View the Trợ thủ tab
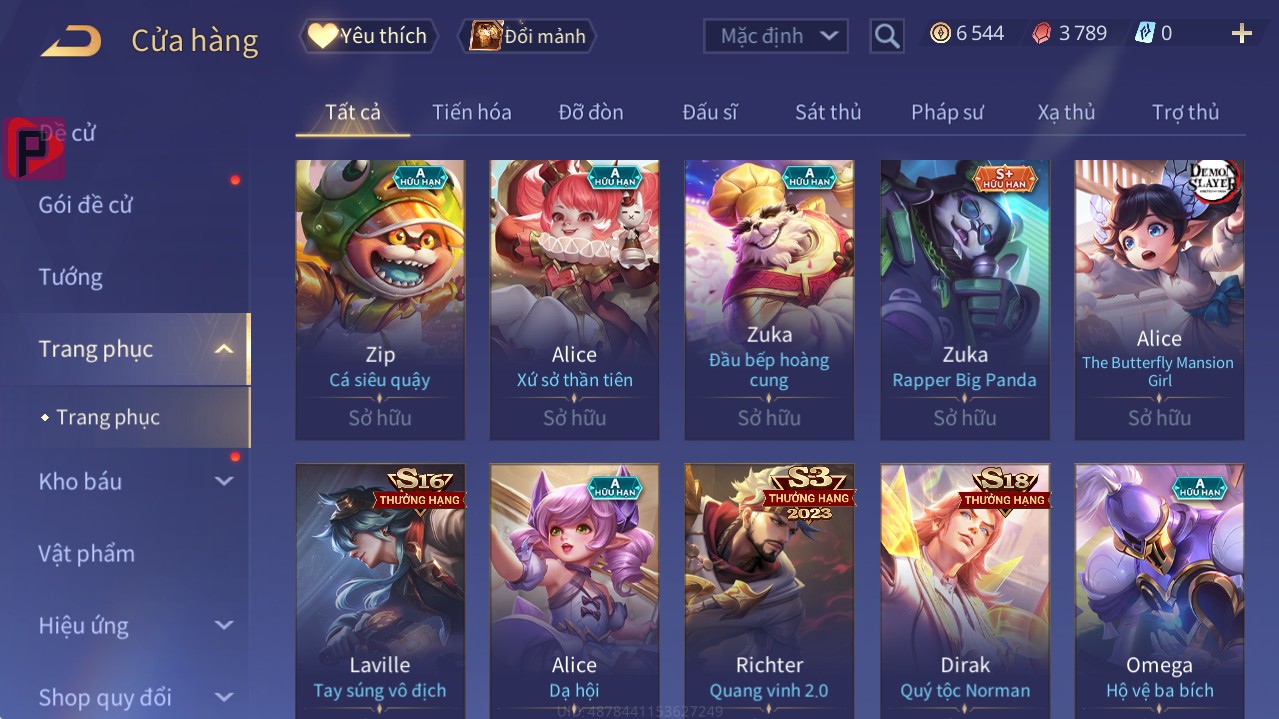1279x719 pixels. click(x=1185, y=112)
